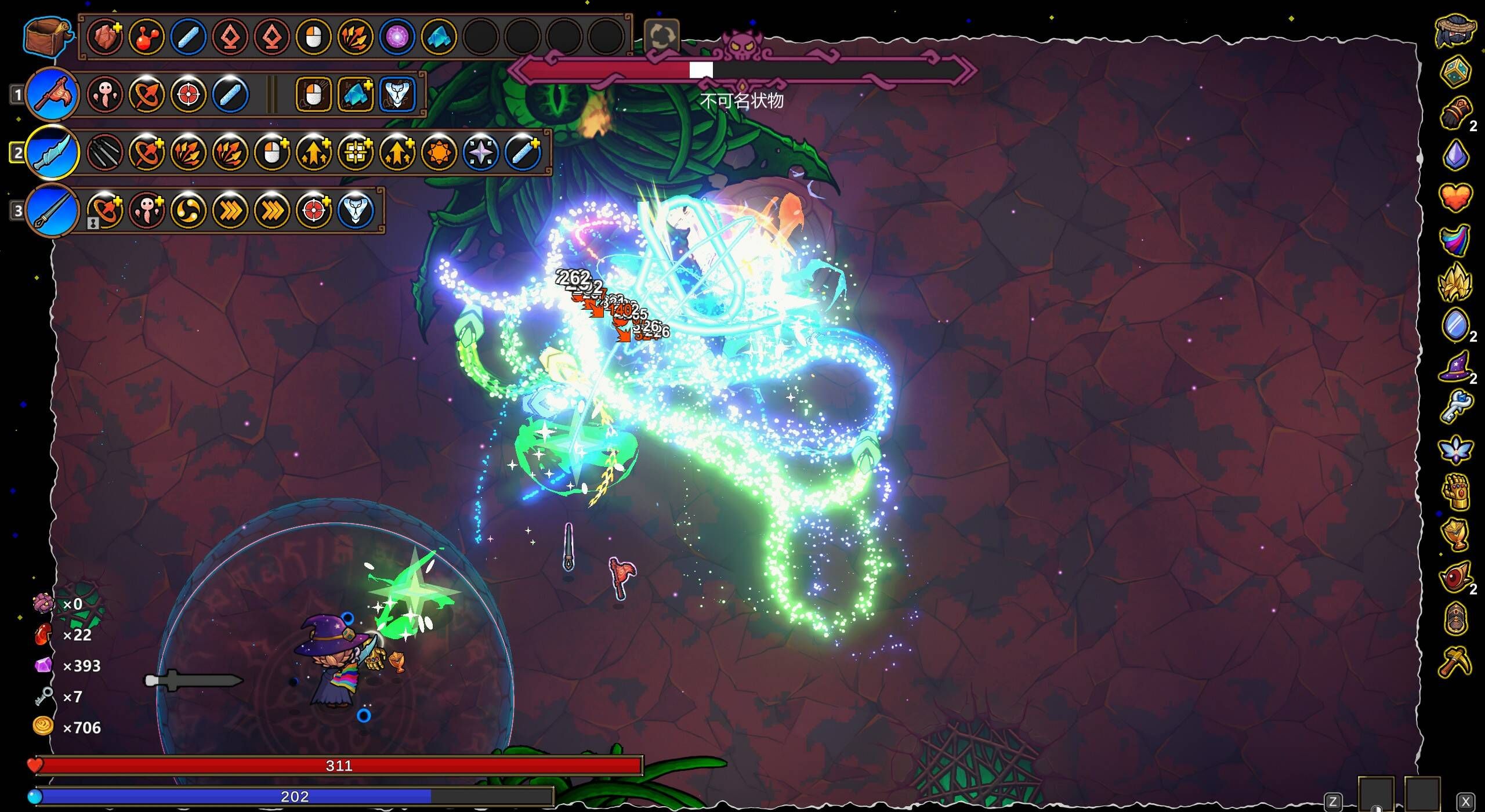Screen dimensions: 1485x812
Task: Click the rainbow cape relic
Action: pyautogui.click(x=1456, y=240)
